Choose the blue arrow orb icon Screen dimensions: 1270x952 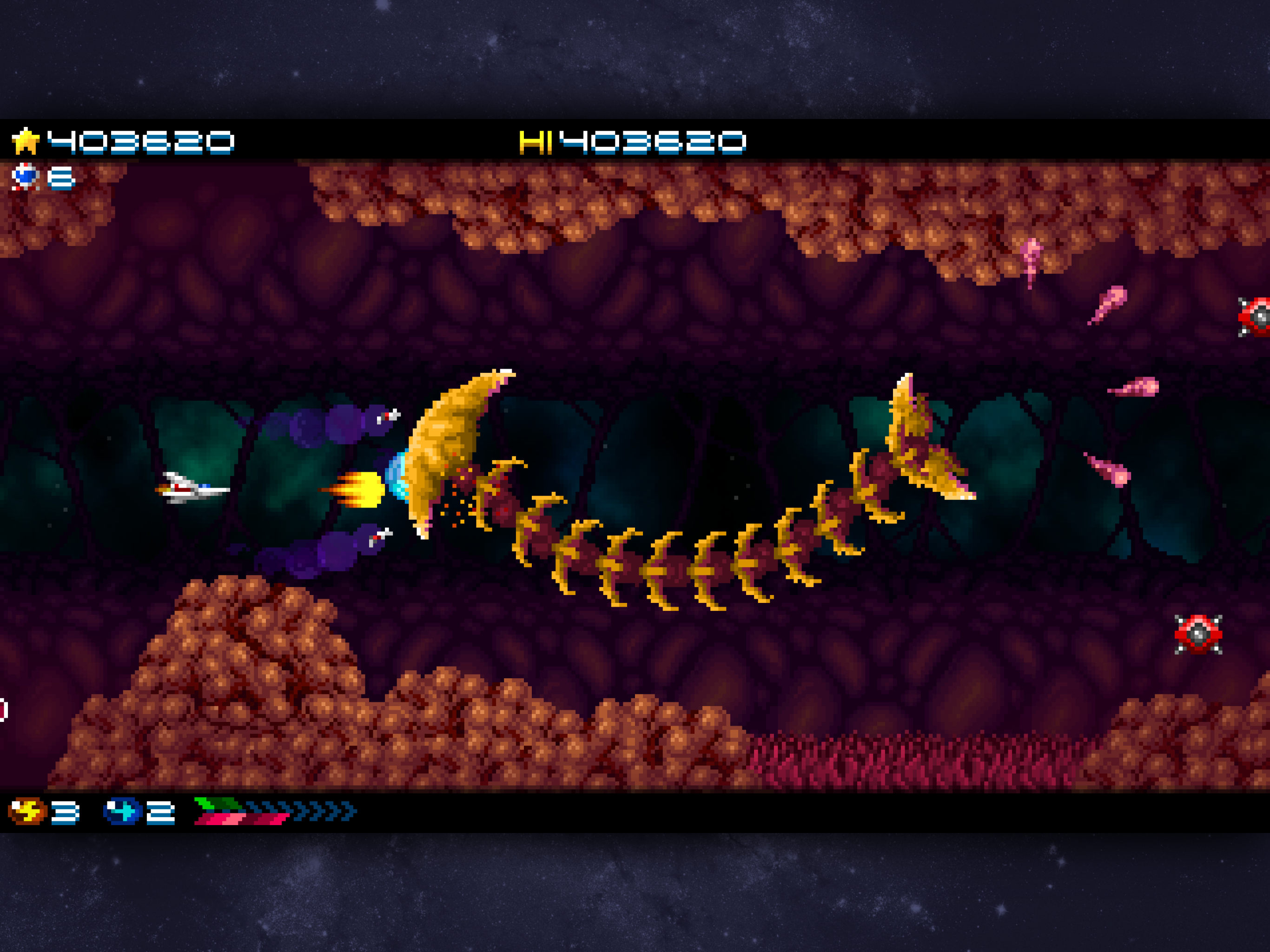122,811
